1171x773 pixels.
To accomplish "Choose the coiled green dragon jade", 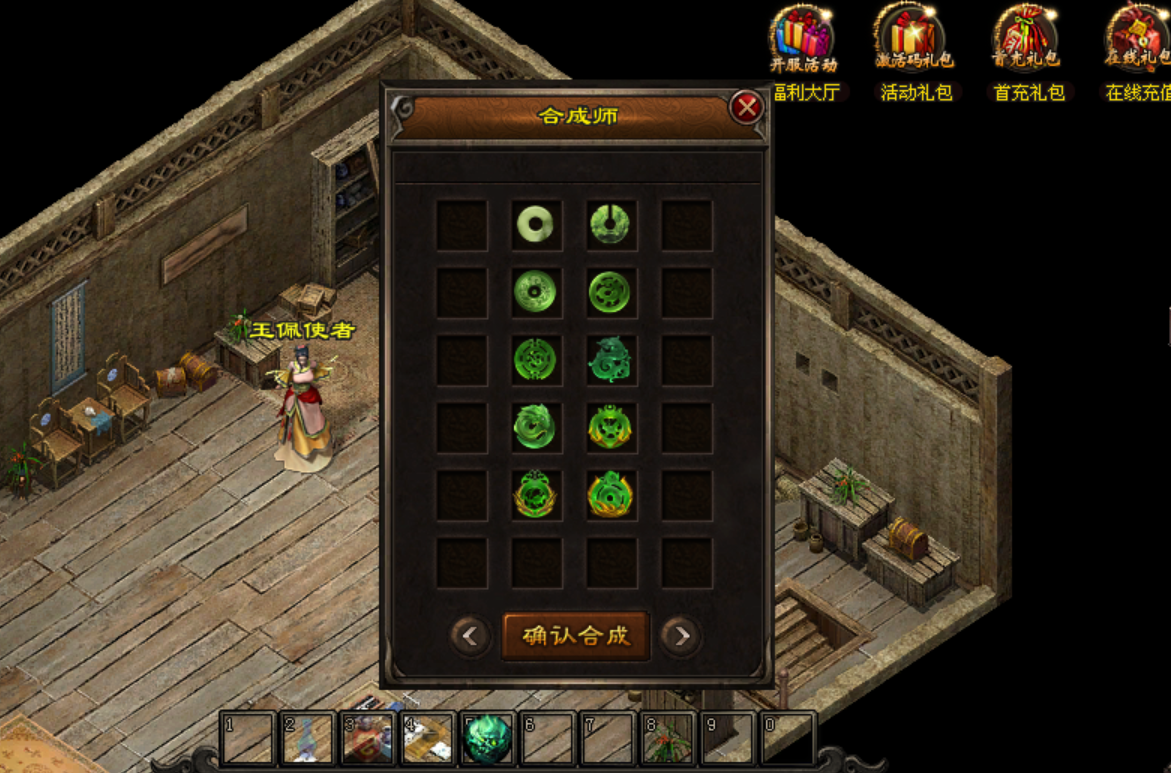I will (536, 427).
